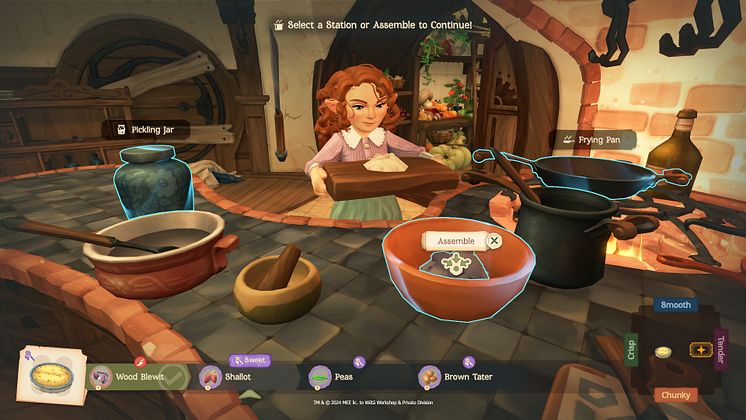Select the Brown Tater ingredient

458,377
